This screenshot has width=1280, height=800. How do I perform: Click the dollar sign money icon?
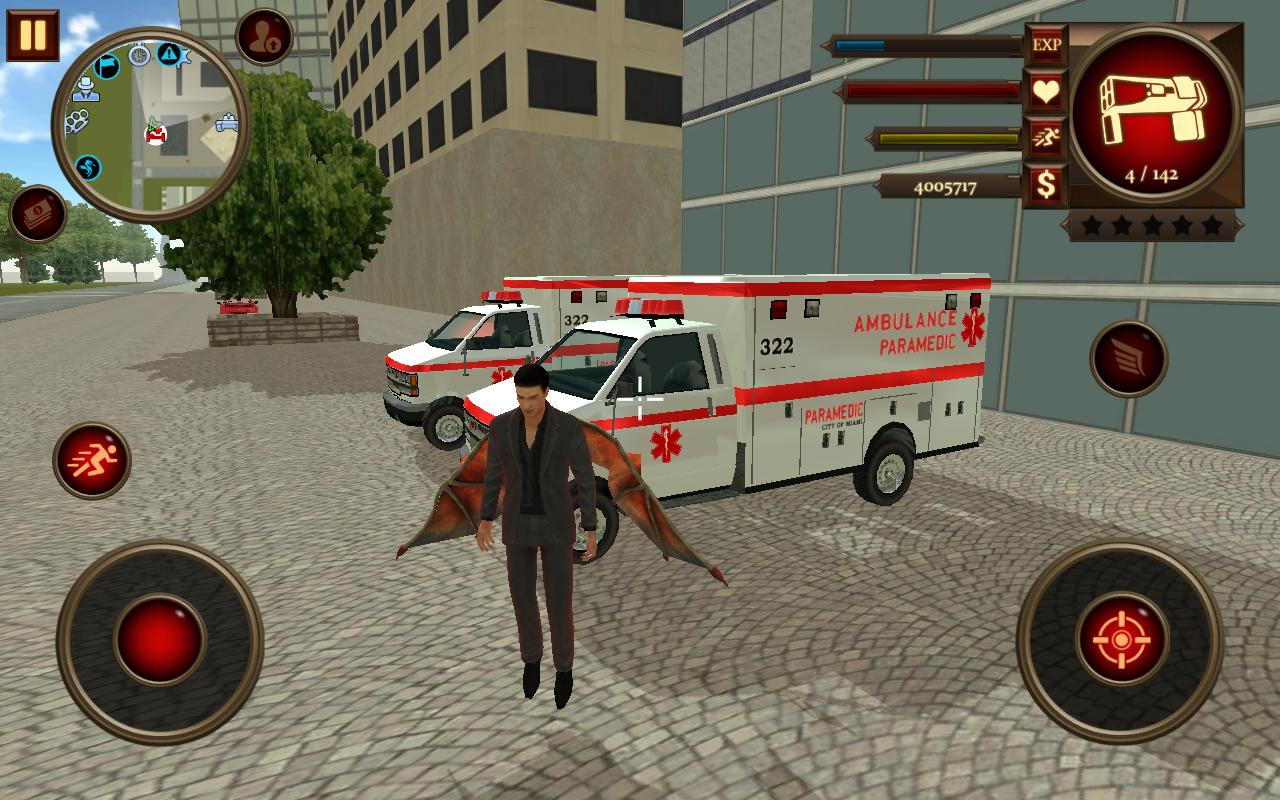(1047, 185)
